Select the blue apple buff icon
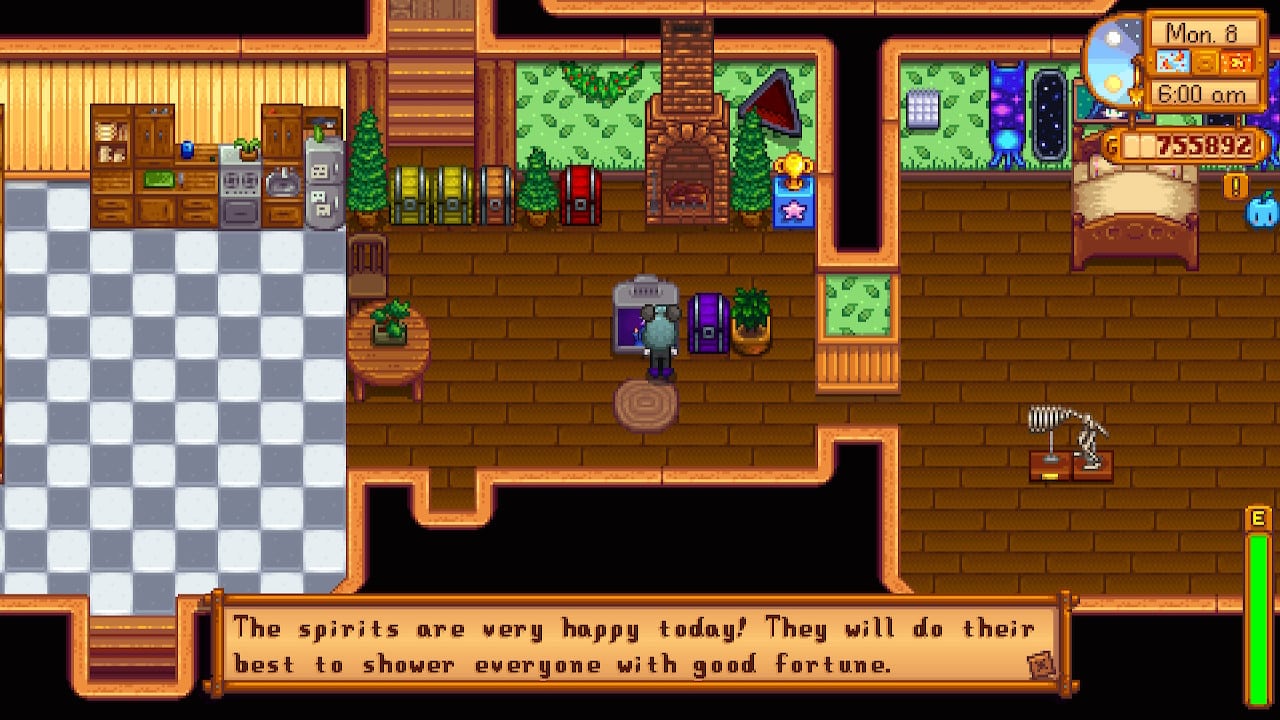1280x720 pixels. tap(1262, 211)
